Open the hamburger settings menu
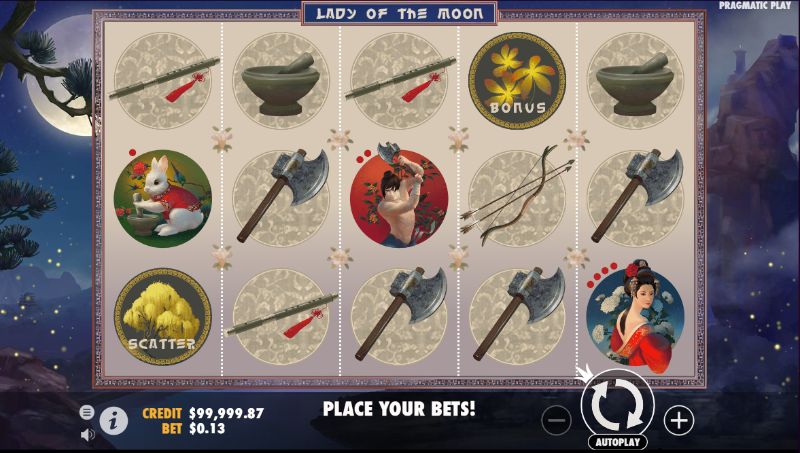Viewport: 800px width, 453px height. (87, 412)
